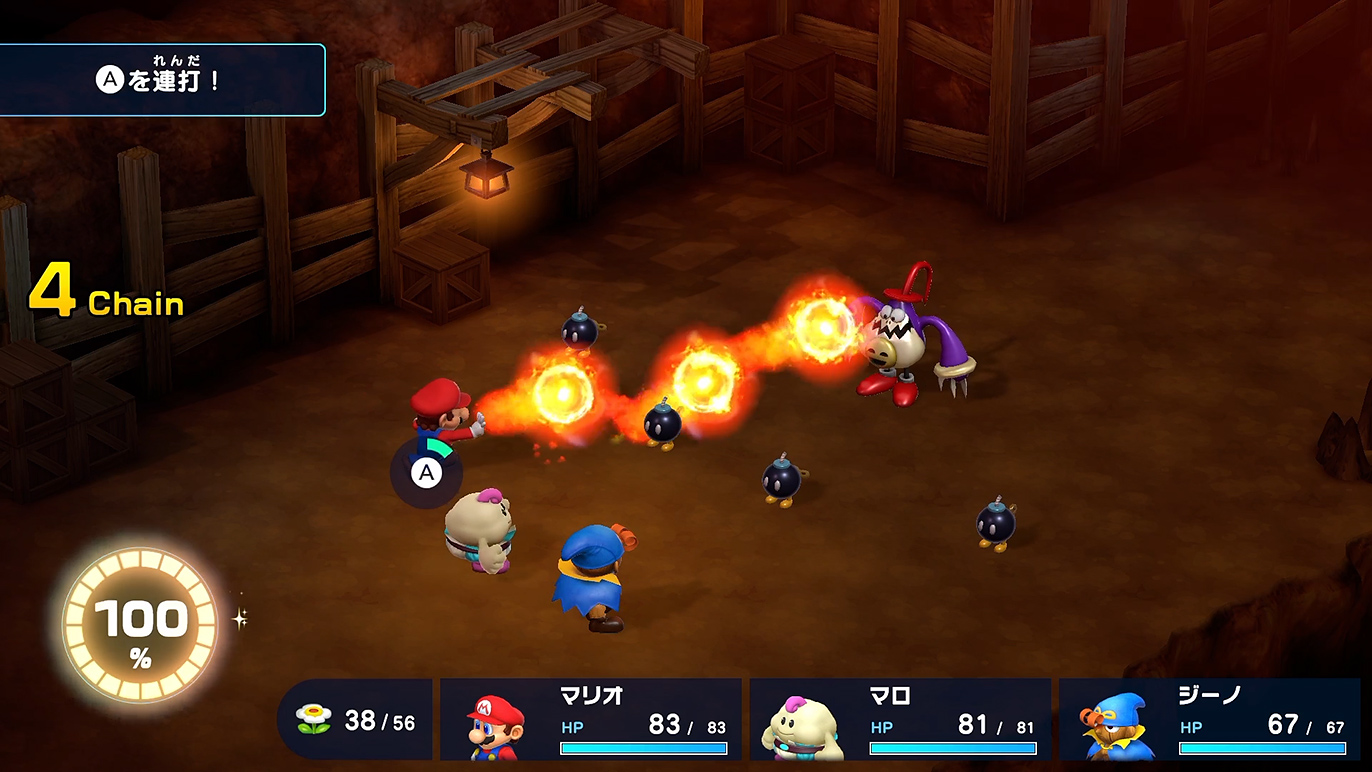
Task: Select Mario's party status panel
Action: (x=591, y=719)
